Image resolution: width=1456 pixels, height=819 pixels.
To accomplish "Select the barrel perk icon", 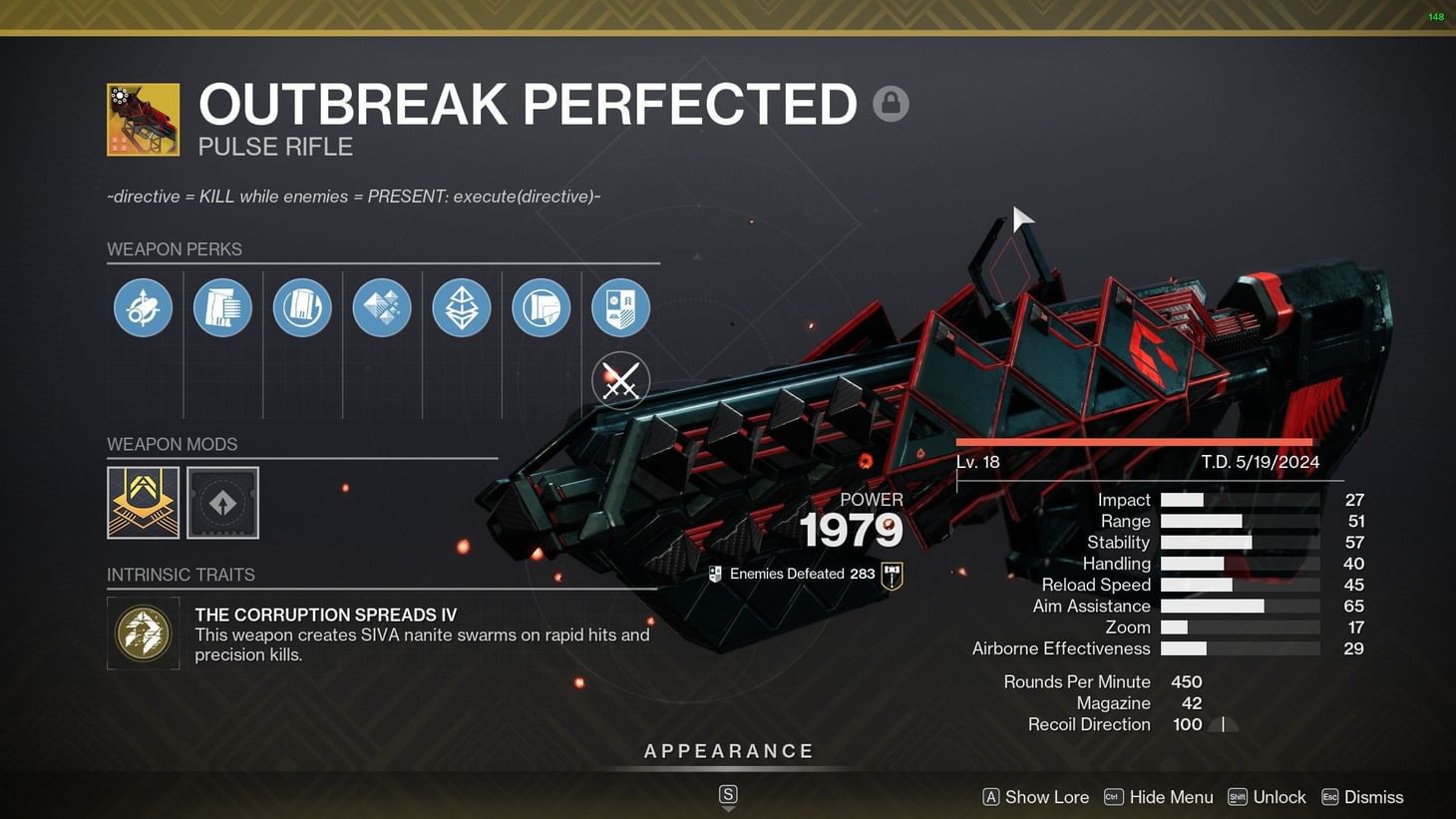I will point(143,307).
